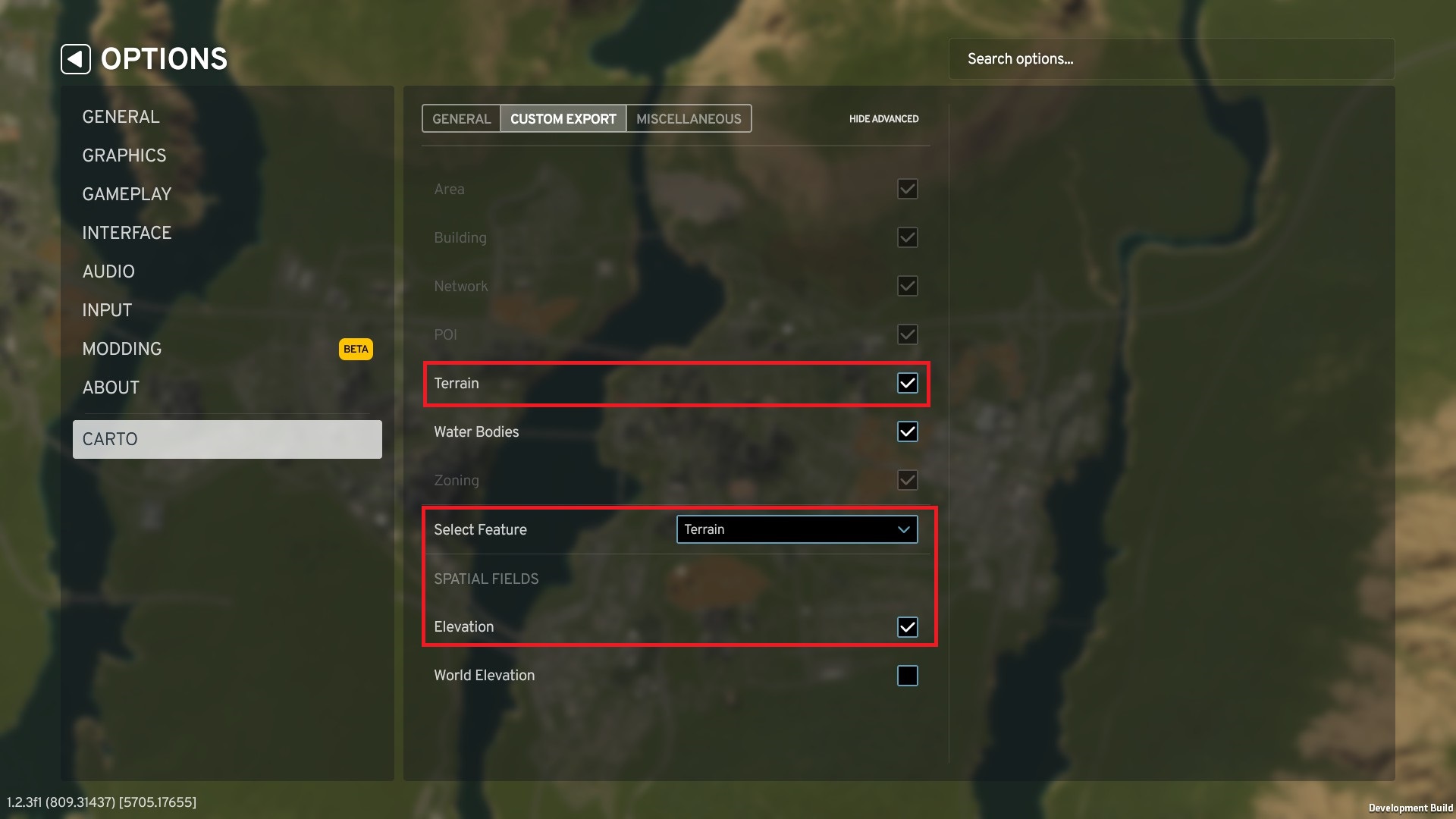Screen dimensions: 1456x819
Task: Open the MISCELLANEOUS tab
Action: pyautogui.click(x=687, y=118)
